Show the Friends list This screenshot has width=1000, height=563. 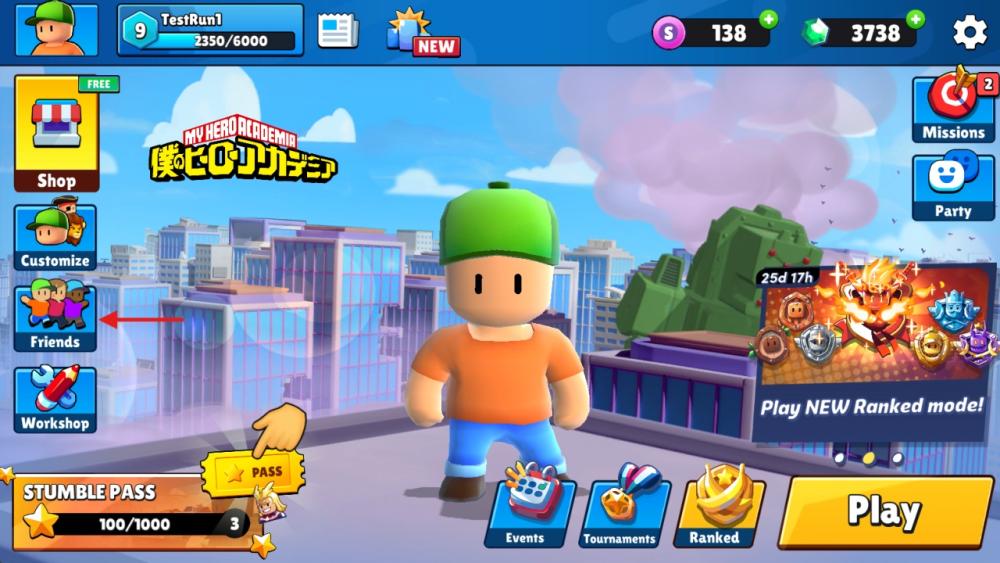click(56, 318)
